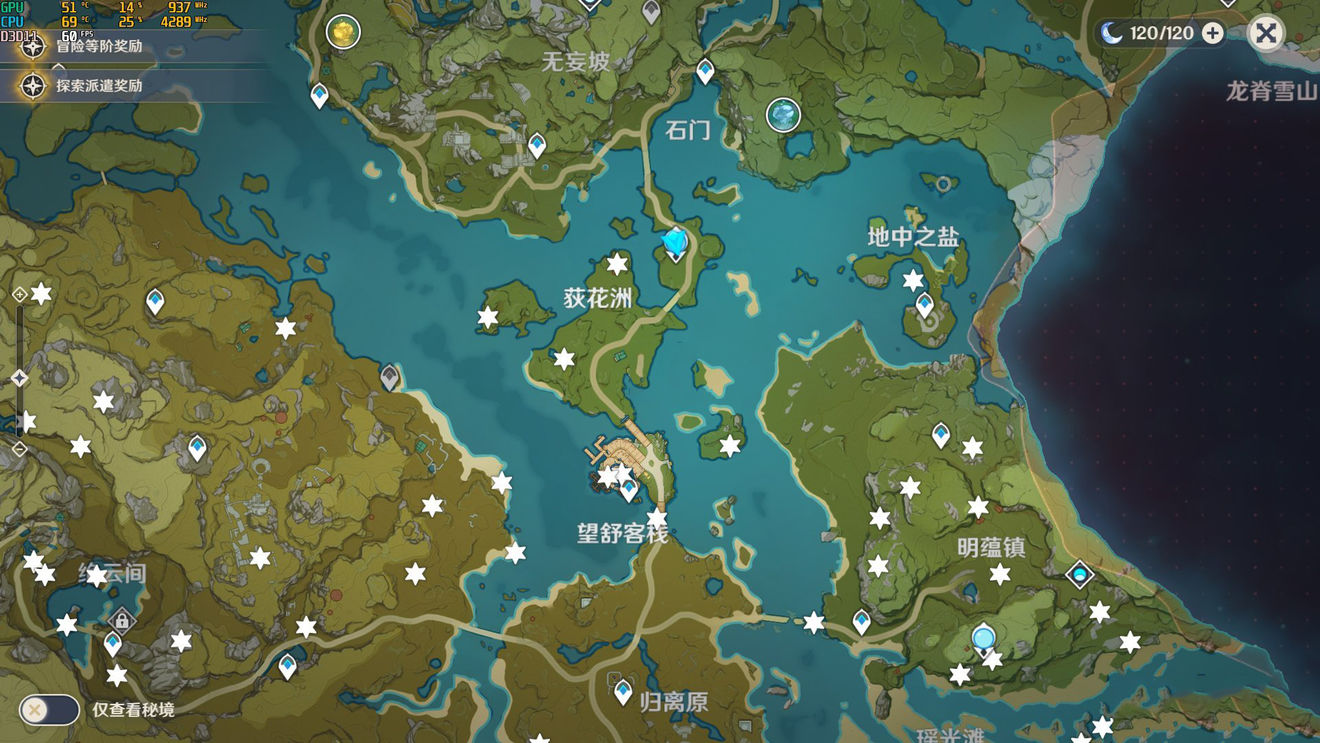Enable the 仅查看秘境 toggle switch

48,710
